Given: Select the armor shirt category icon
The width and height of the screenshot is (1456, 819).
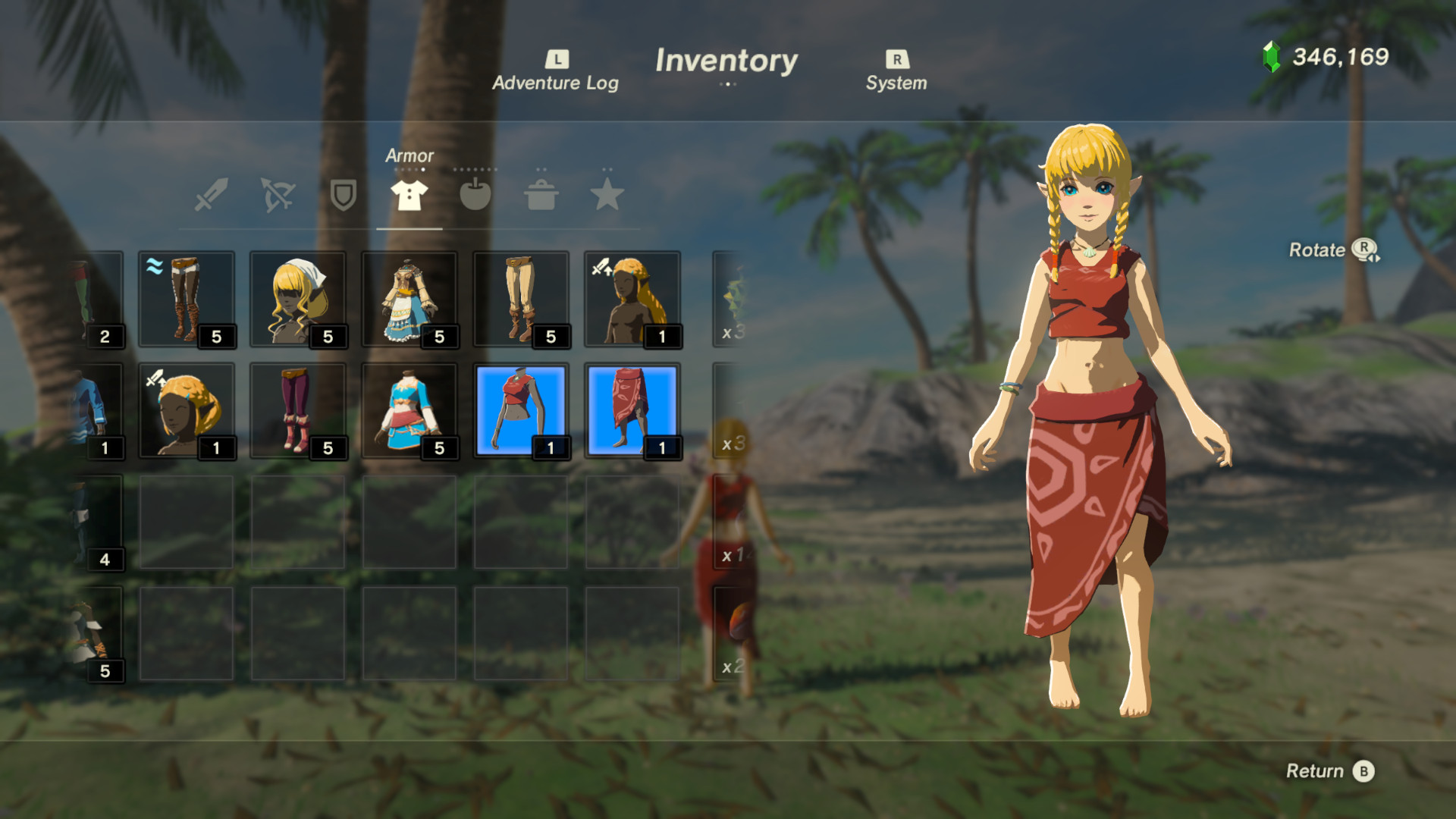Looking at the screenshot, I should (x=408, y=196).
